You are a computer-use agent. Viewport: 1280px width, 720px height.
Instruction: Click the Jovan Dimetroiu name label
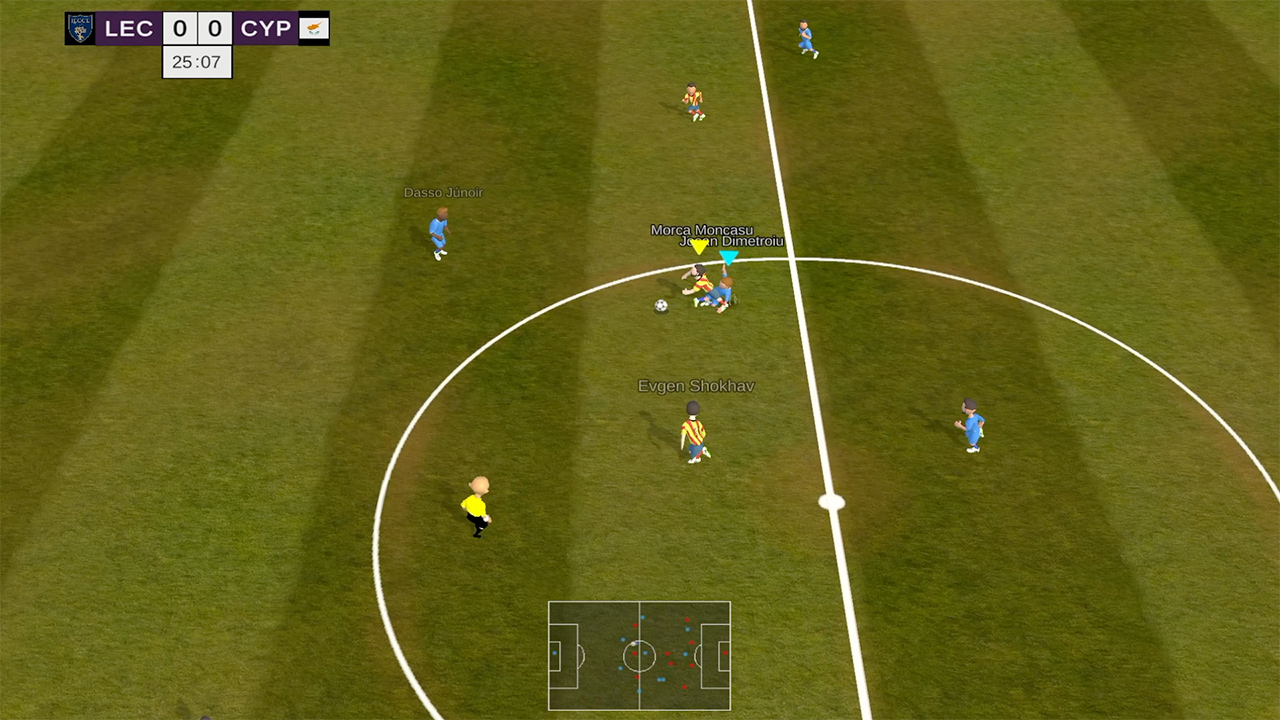point(731,243)
